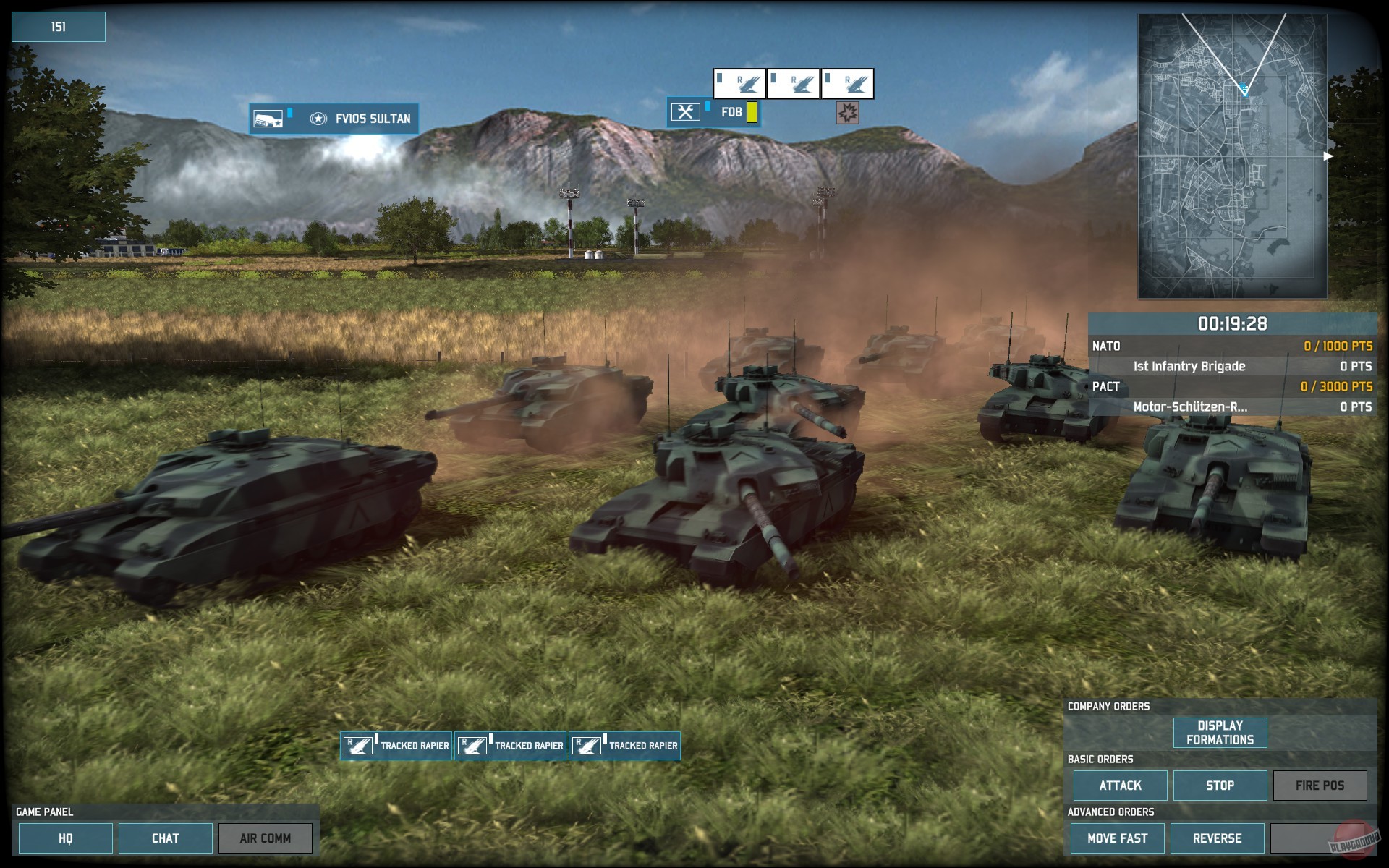Select the Fire Pos order
1389x868 pixels.
pyautogui.click(x=1320, y=786)
